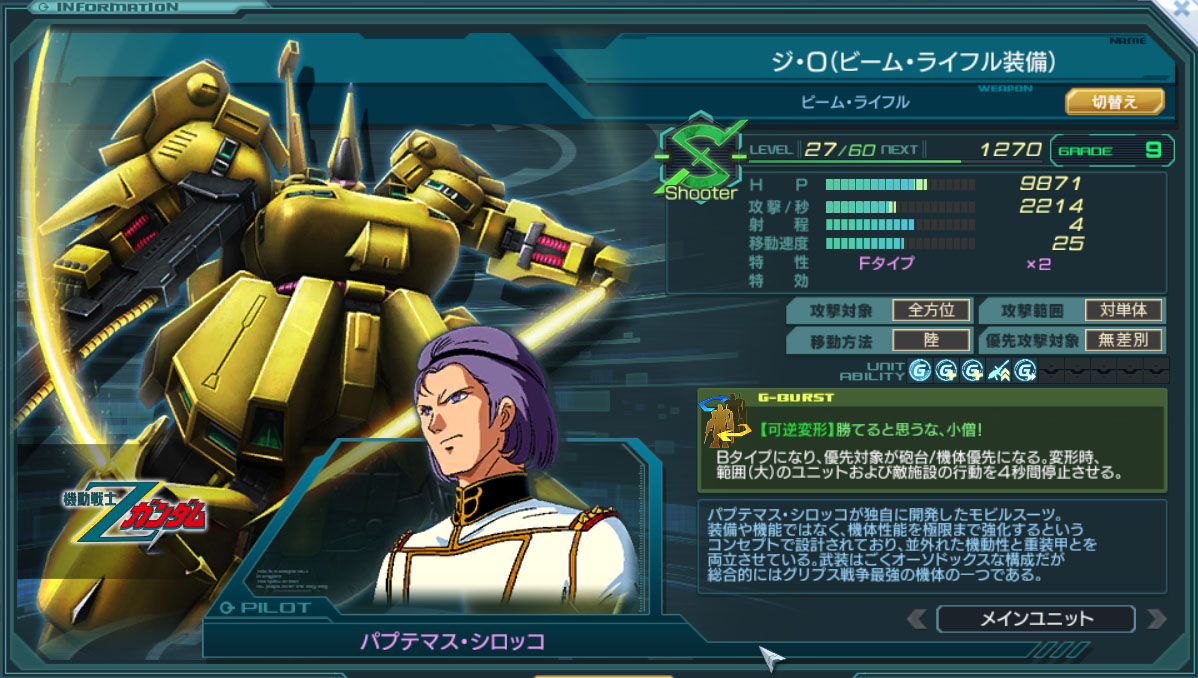Close the unit information window

pyautogui.click(x=1186, y=8)
